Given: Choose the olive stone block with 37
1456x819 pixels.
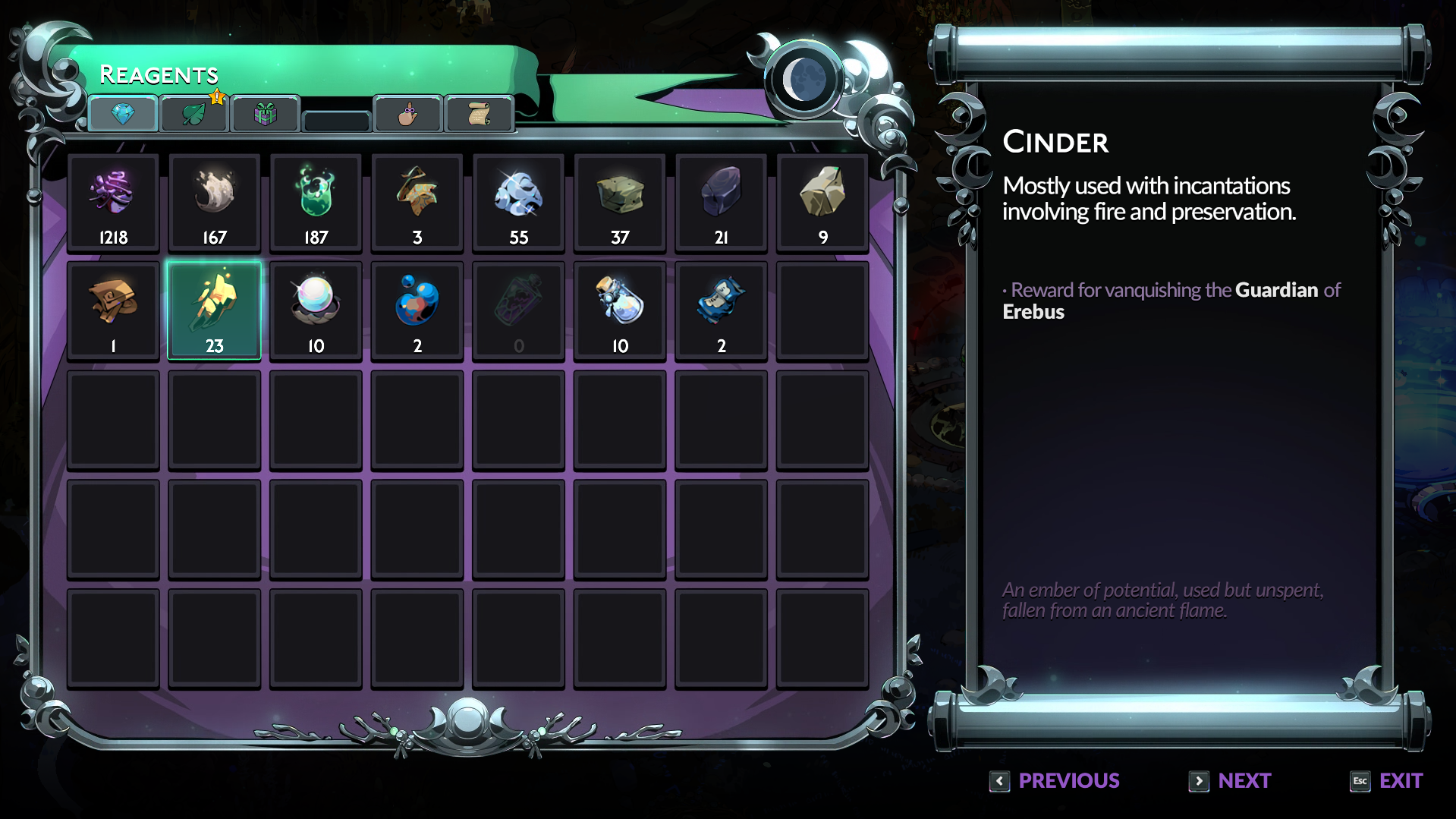Looking at the screenshot, I should 620,203.
